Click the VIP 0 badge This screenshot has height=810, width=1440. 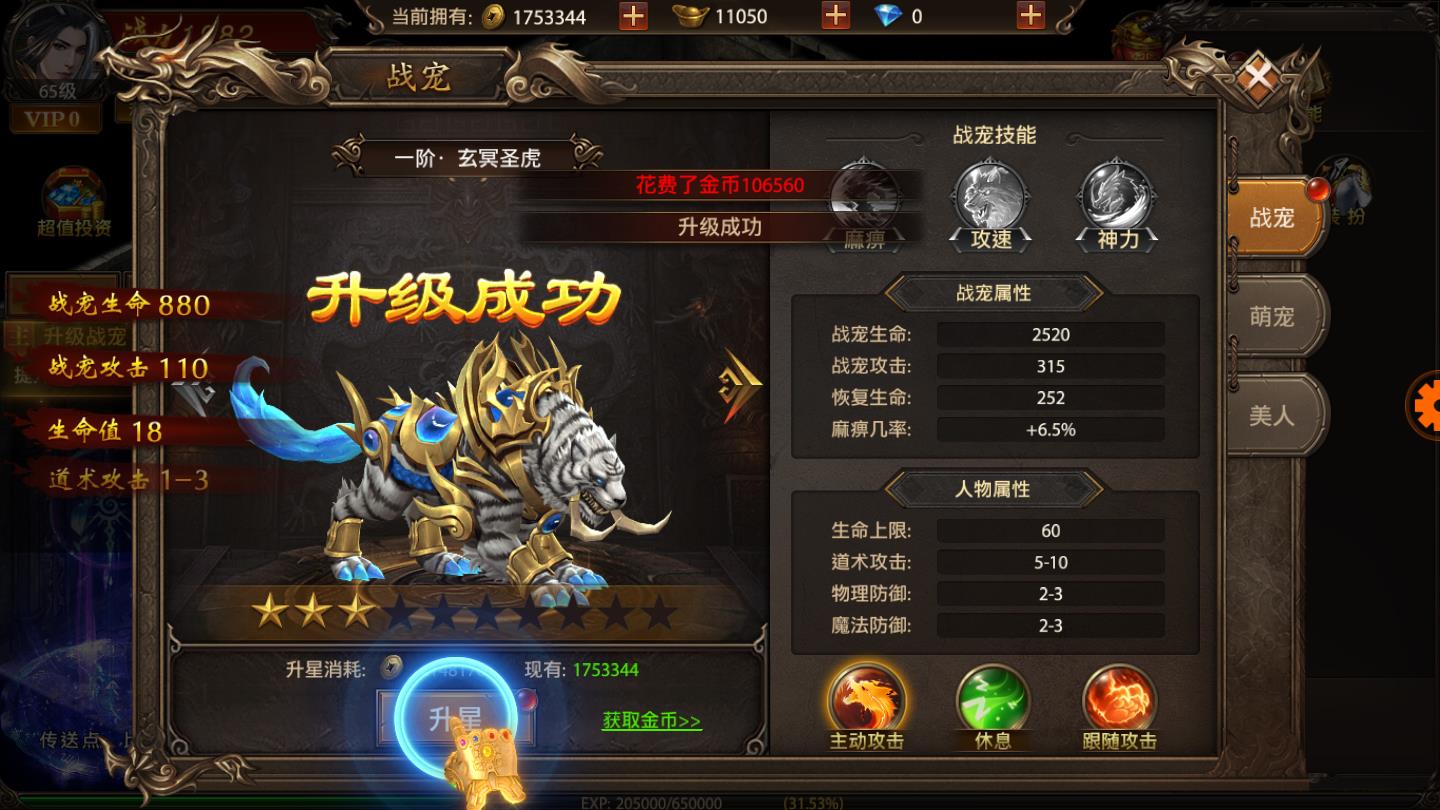point(55,118)
